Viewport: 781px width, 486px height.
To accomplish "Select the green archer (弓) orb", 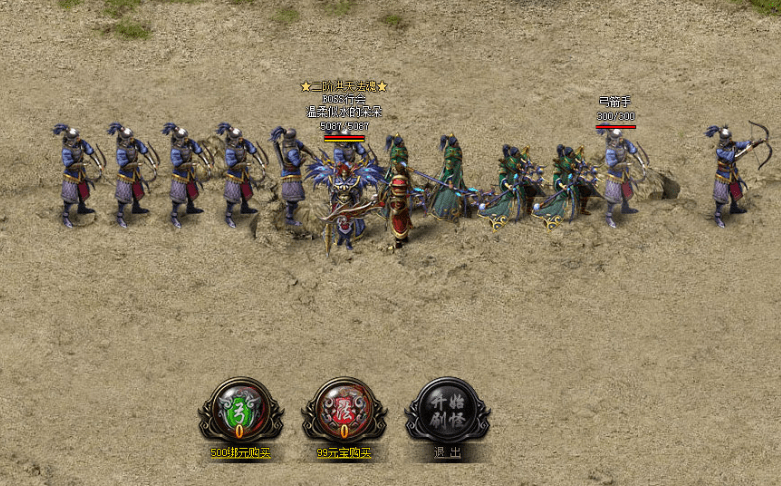I will pos(240,410).
